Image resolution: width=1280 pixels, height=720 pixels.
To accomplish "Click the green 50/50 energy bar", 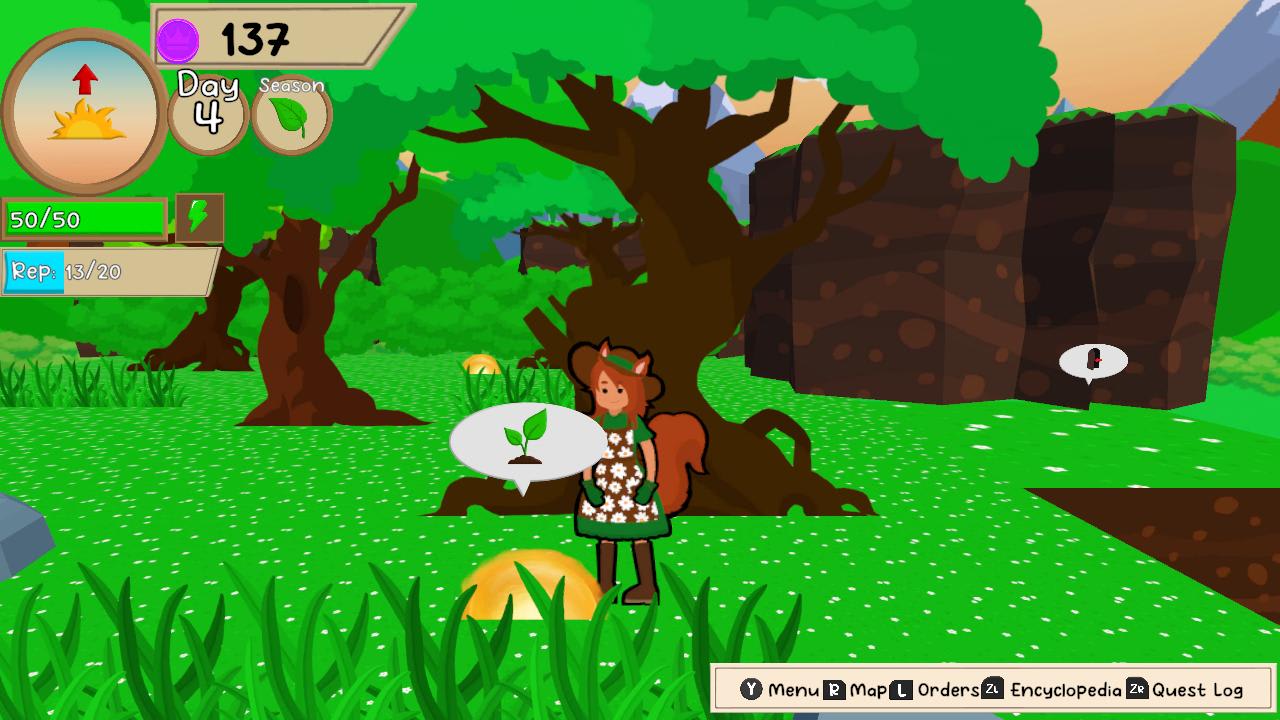I will [85, 216].
